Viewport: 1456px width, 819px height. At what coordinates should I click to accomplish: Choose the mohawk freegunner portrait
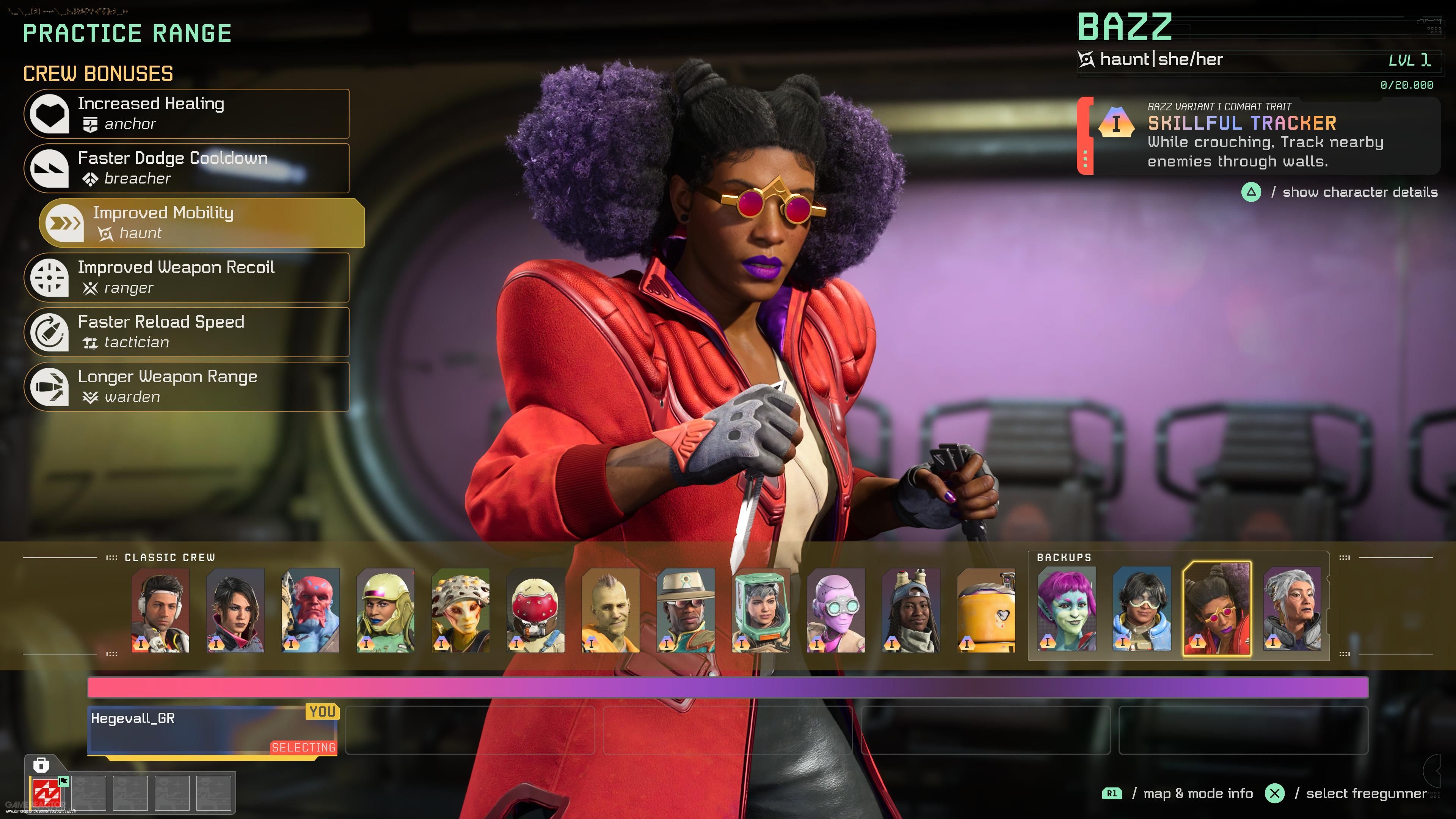[610, 610]
